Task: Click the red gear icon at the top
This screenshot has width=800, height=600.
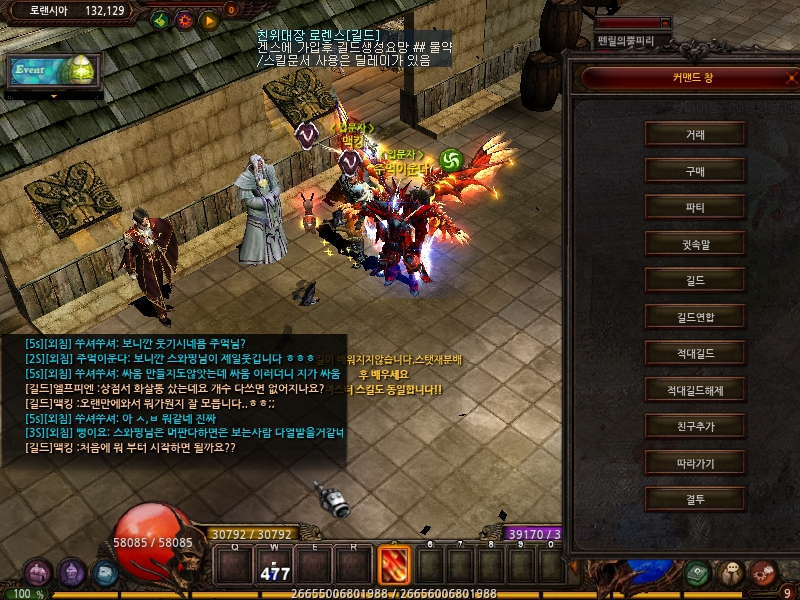Action: tap(185, 19)
